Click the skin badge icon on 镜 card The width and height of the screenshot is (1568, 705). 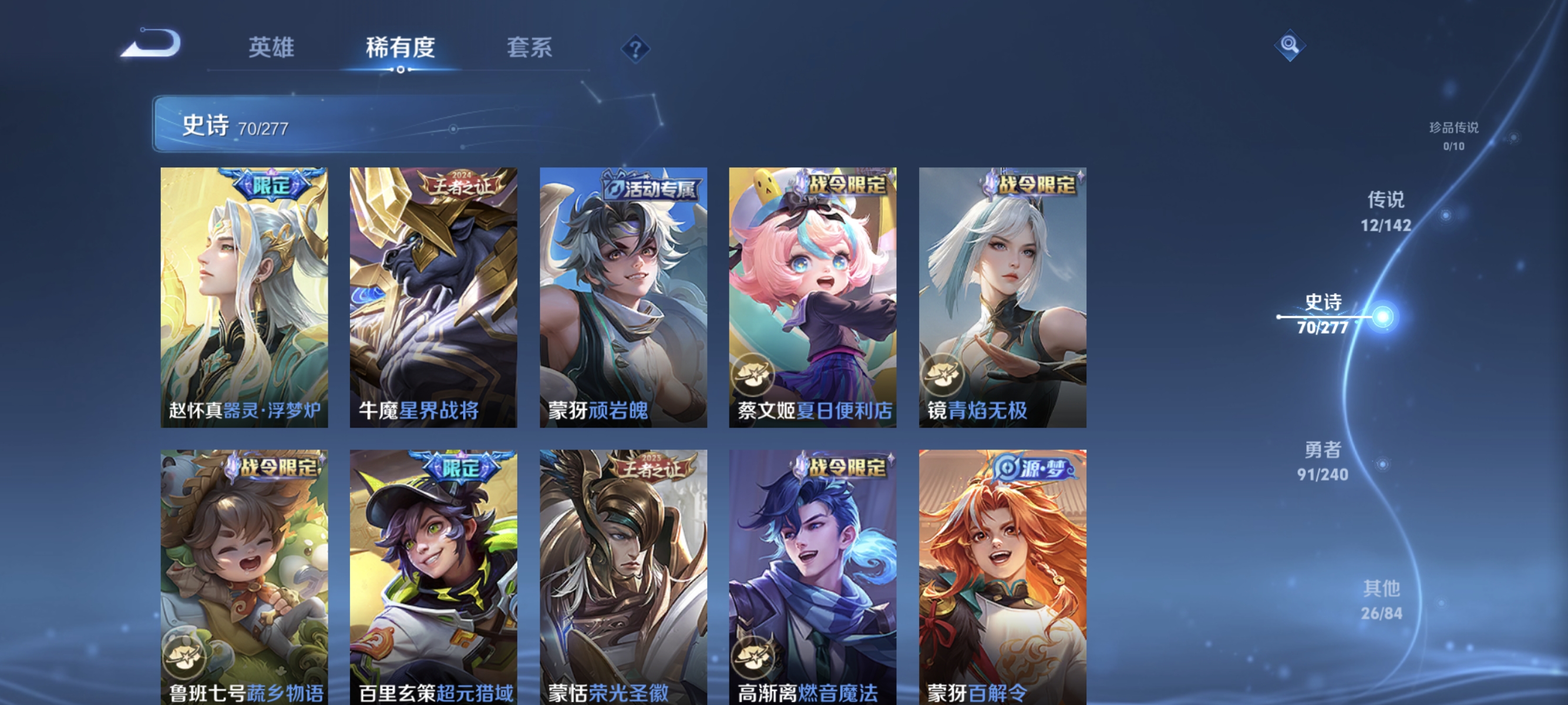pos(943,375)
